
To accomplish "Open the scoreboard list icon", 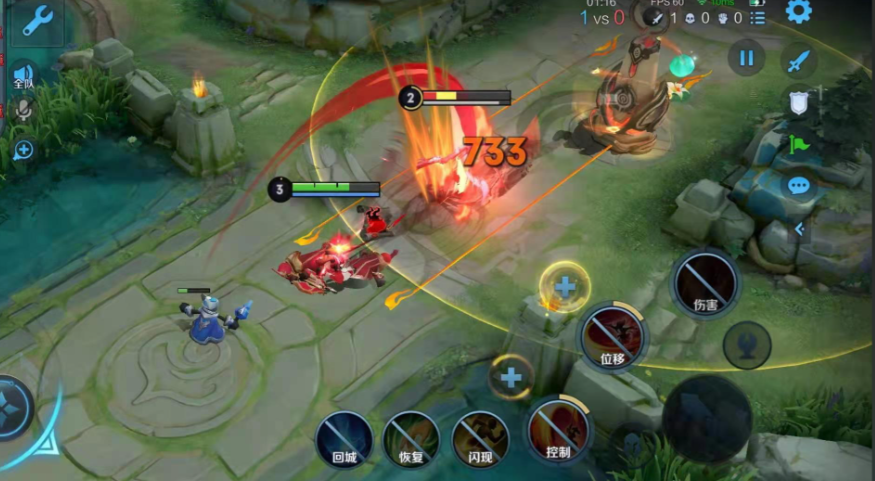I will pos(759,18).
